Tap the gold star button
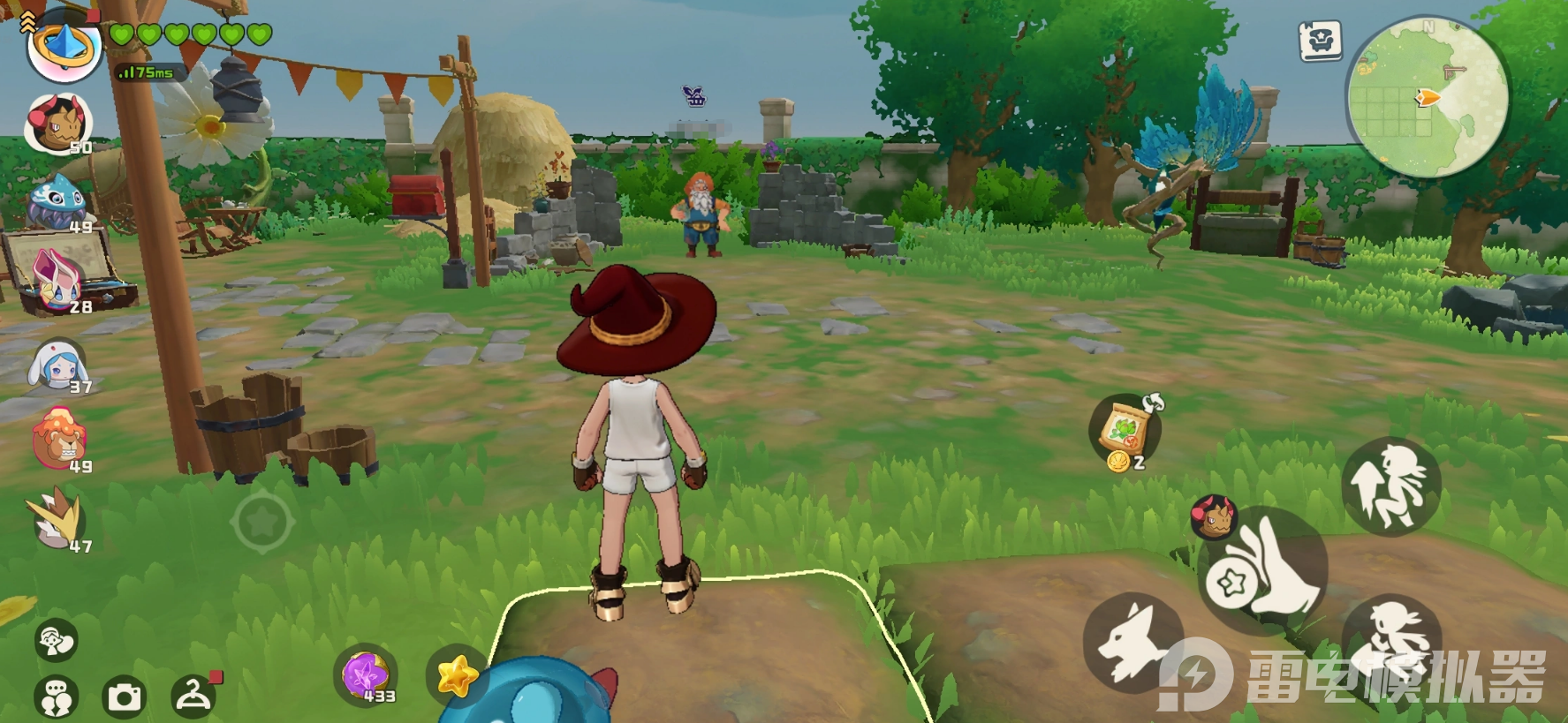 pyautogui.click(x=456, y=676)
